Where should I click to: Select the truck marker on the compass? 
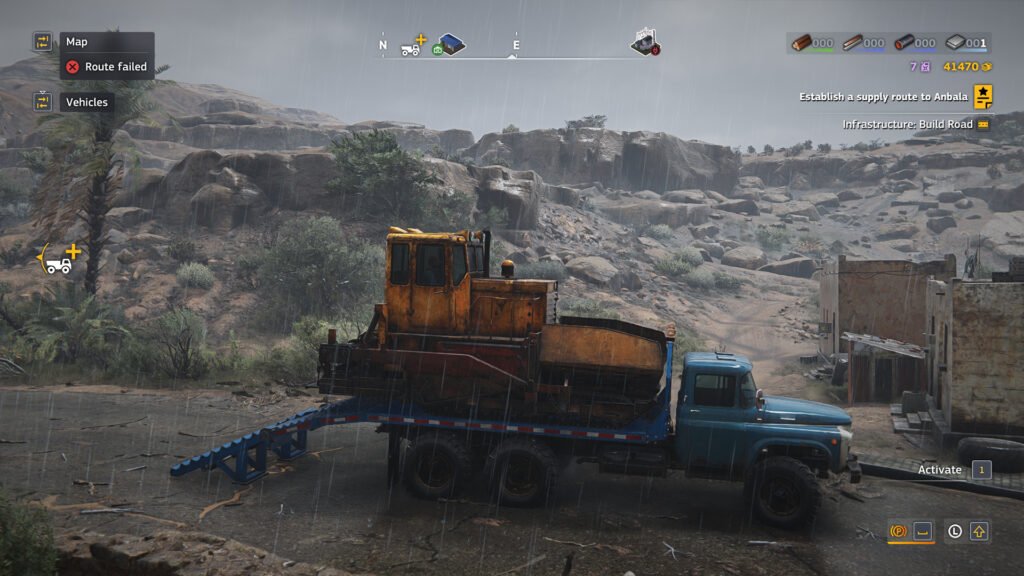click(412, 46)
